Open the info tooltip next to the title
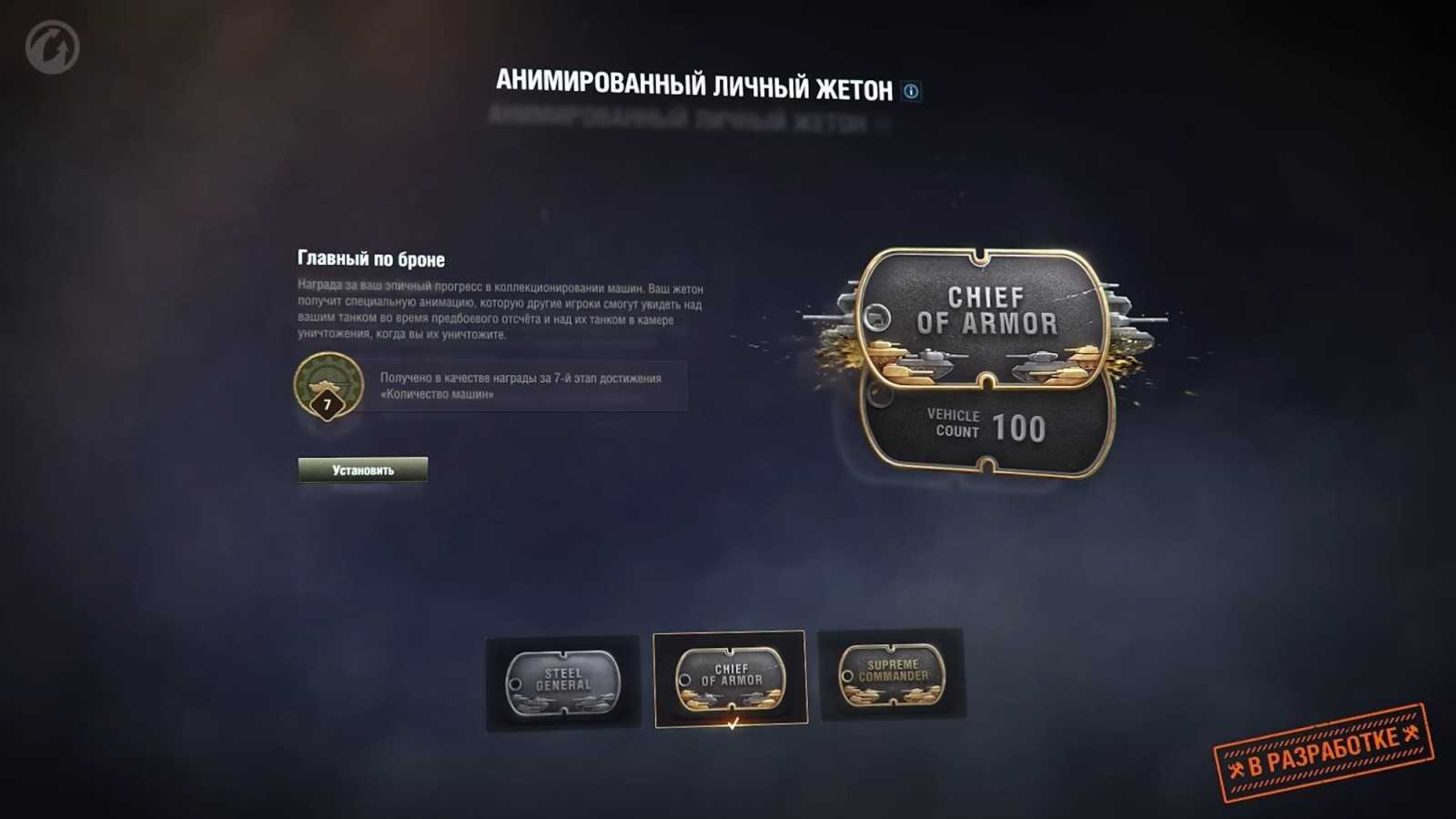This screenshot has height=819, width=1456. [x=911, y=88]
